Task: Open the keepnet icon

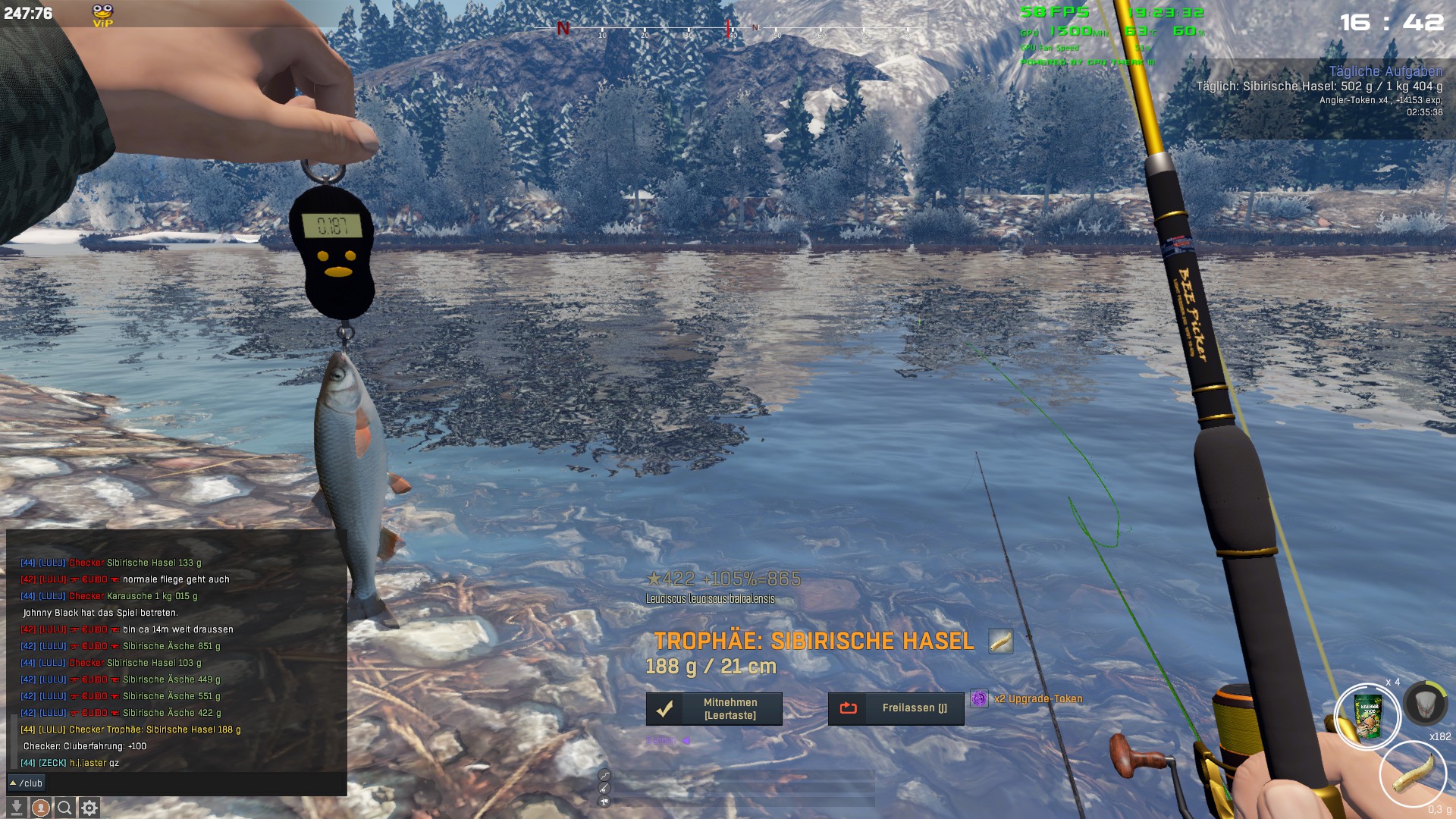Action: [x=1426, y=703]
